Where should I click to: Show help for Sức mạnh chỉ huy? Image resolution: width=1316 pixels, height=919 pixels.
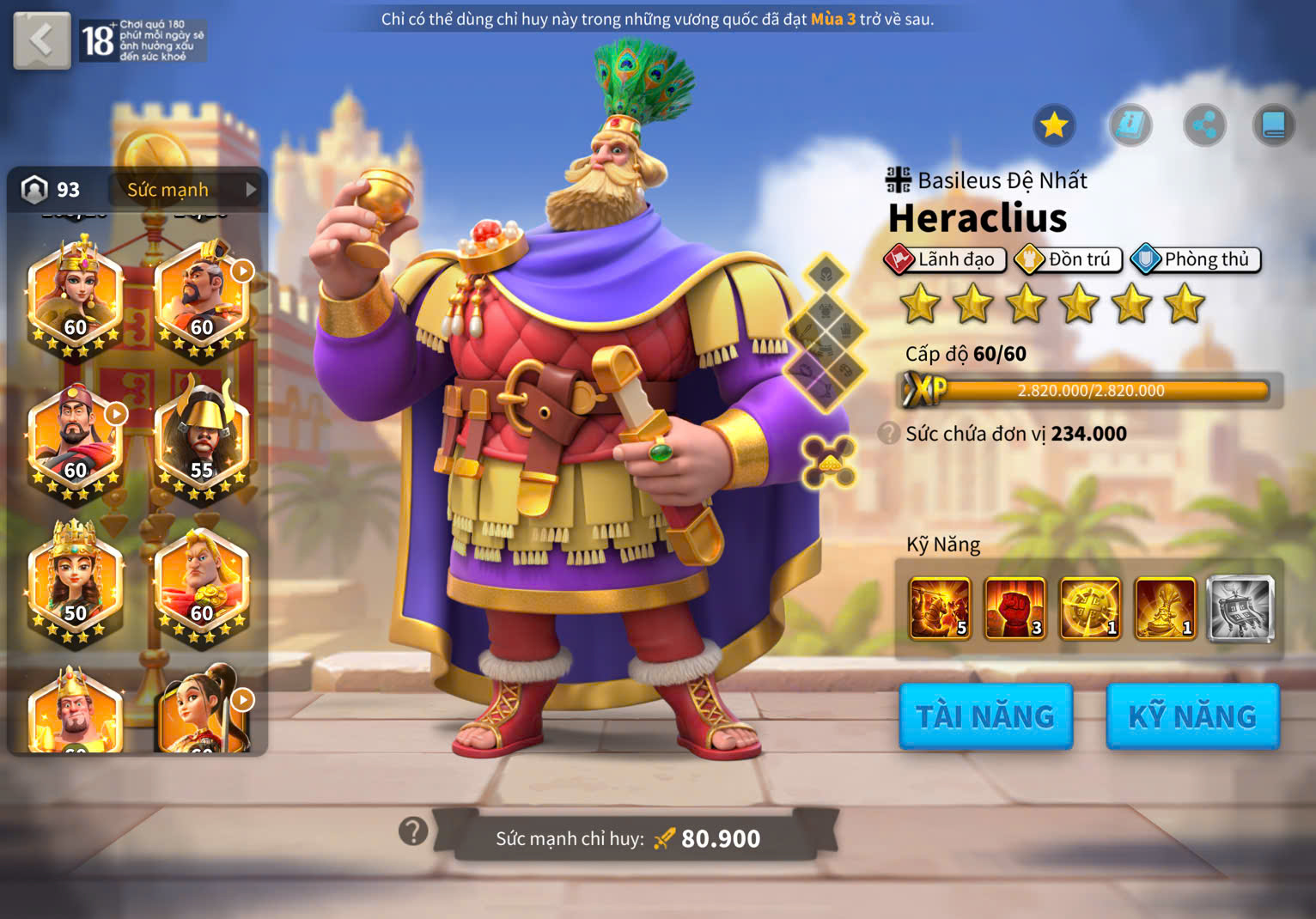pyautogui.click(x=413, y=831)
